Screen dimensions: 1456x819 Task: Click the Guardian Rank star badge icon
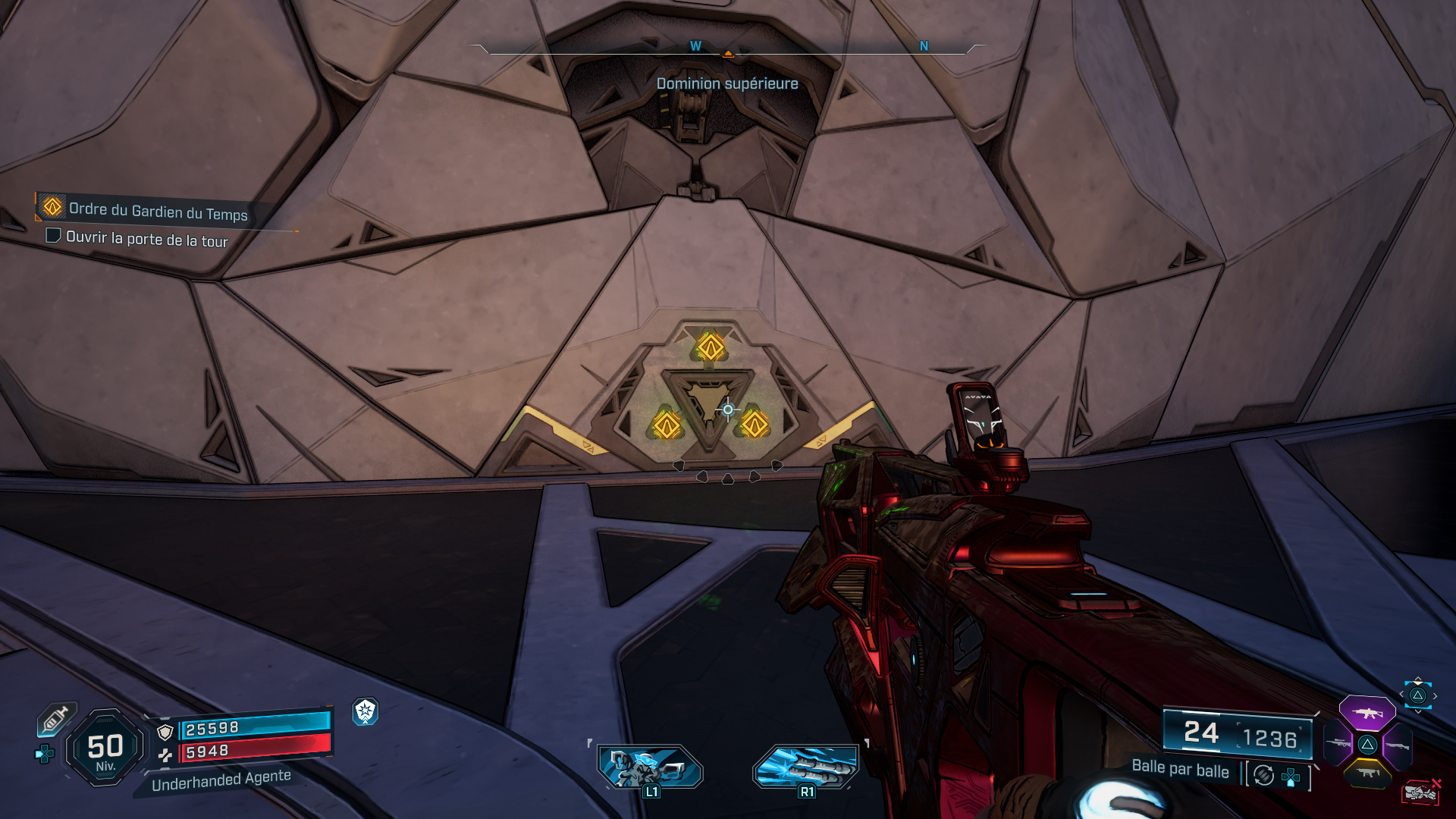coord(366,713)
